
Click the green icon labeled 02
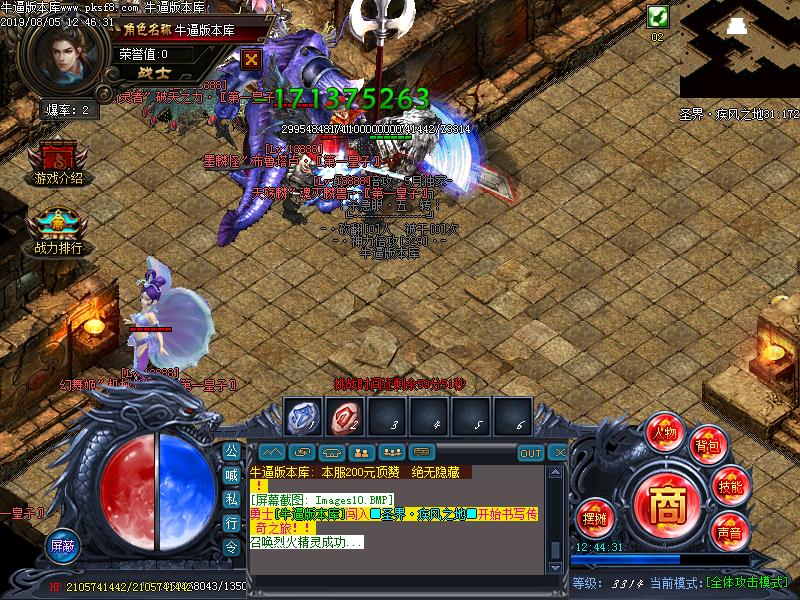tap(657, 16)
